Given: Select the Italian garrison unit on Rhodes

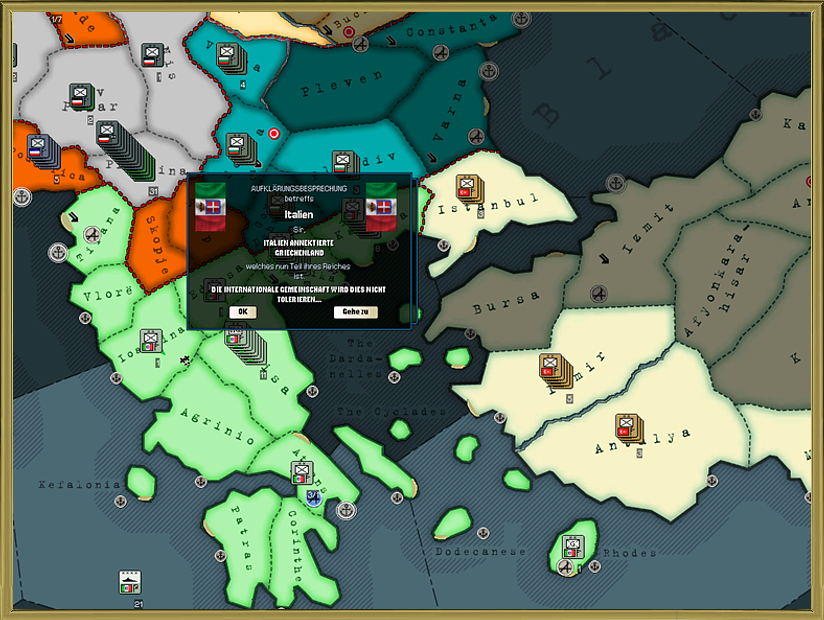Looking at the screenshot, I should tap(573, 546).
